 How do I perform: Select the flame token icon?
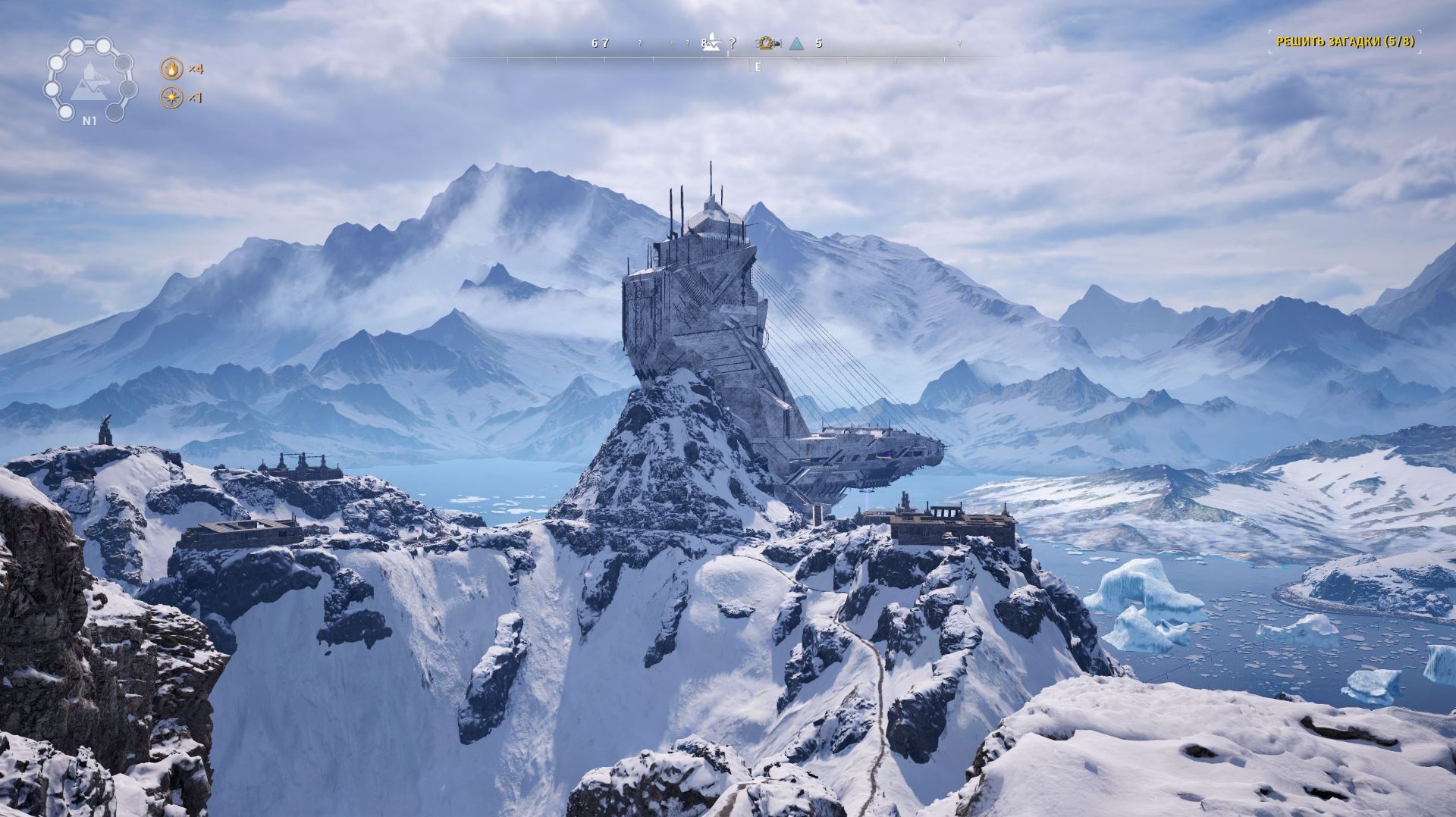click(172, 69)
